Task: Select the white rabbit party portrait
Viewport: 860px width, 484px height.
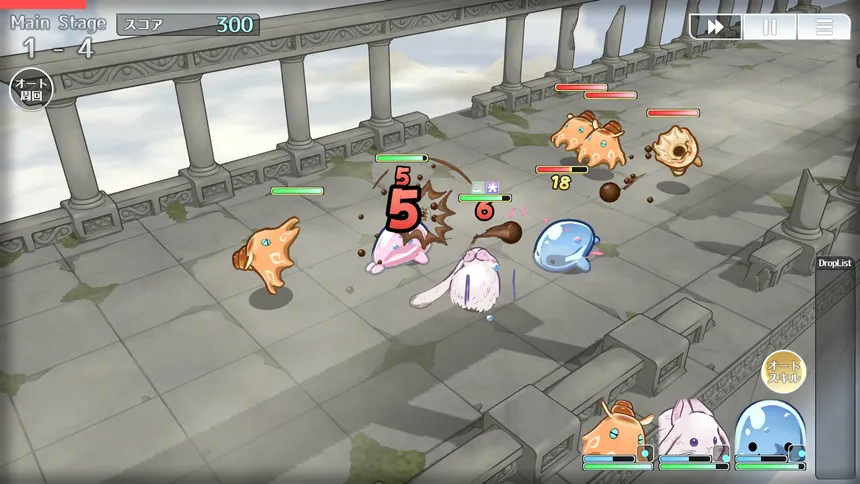Action: pyautogui.click(x=690, y=430)
